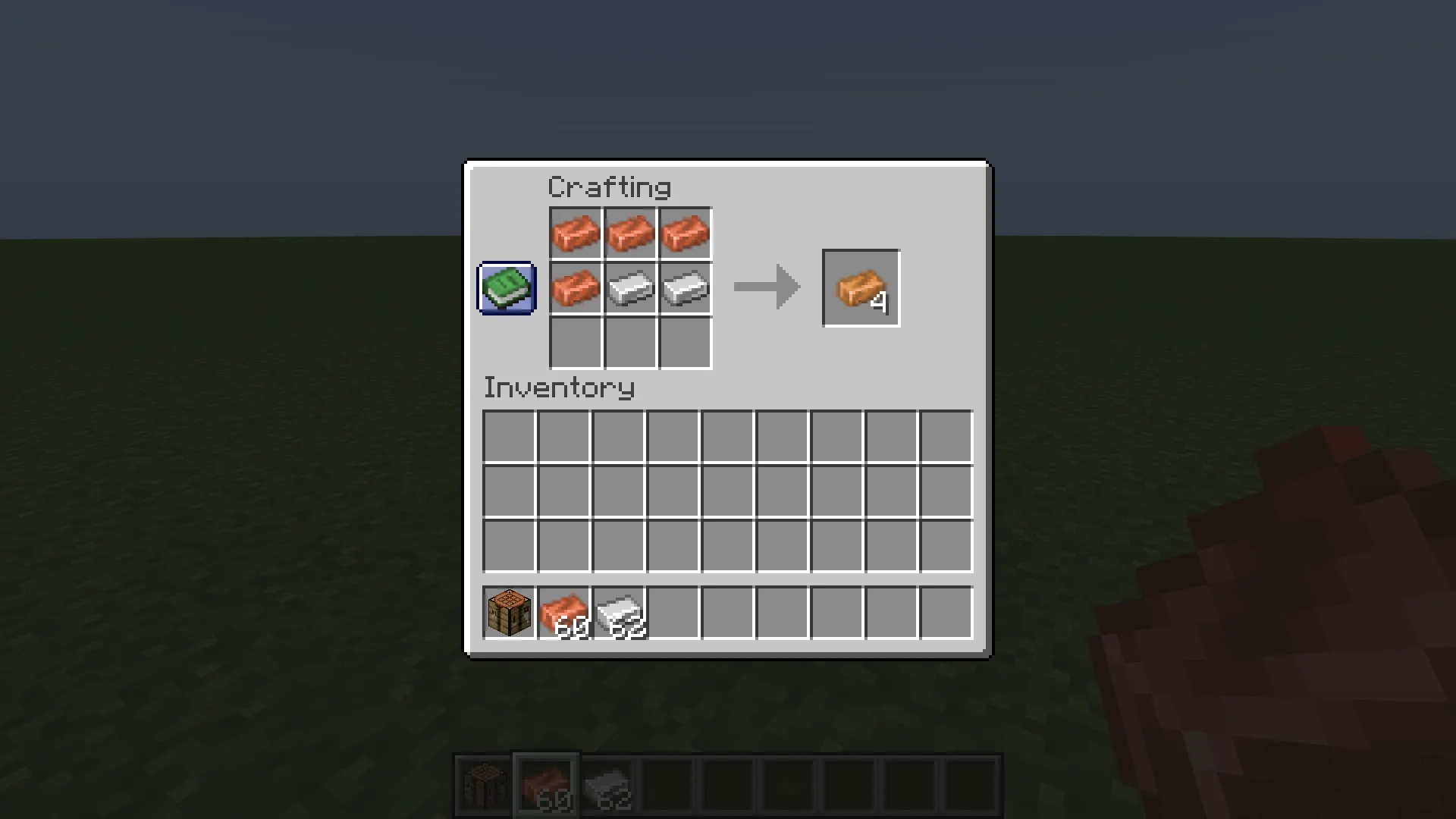Select the crafting table in the inventory hotbar row

tap(508, 611)
